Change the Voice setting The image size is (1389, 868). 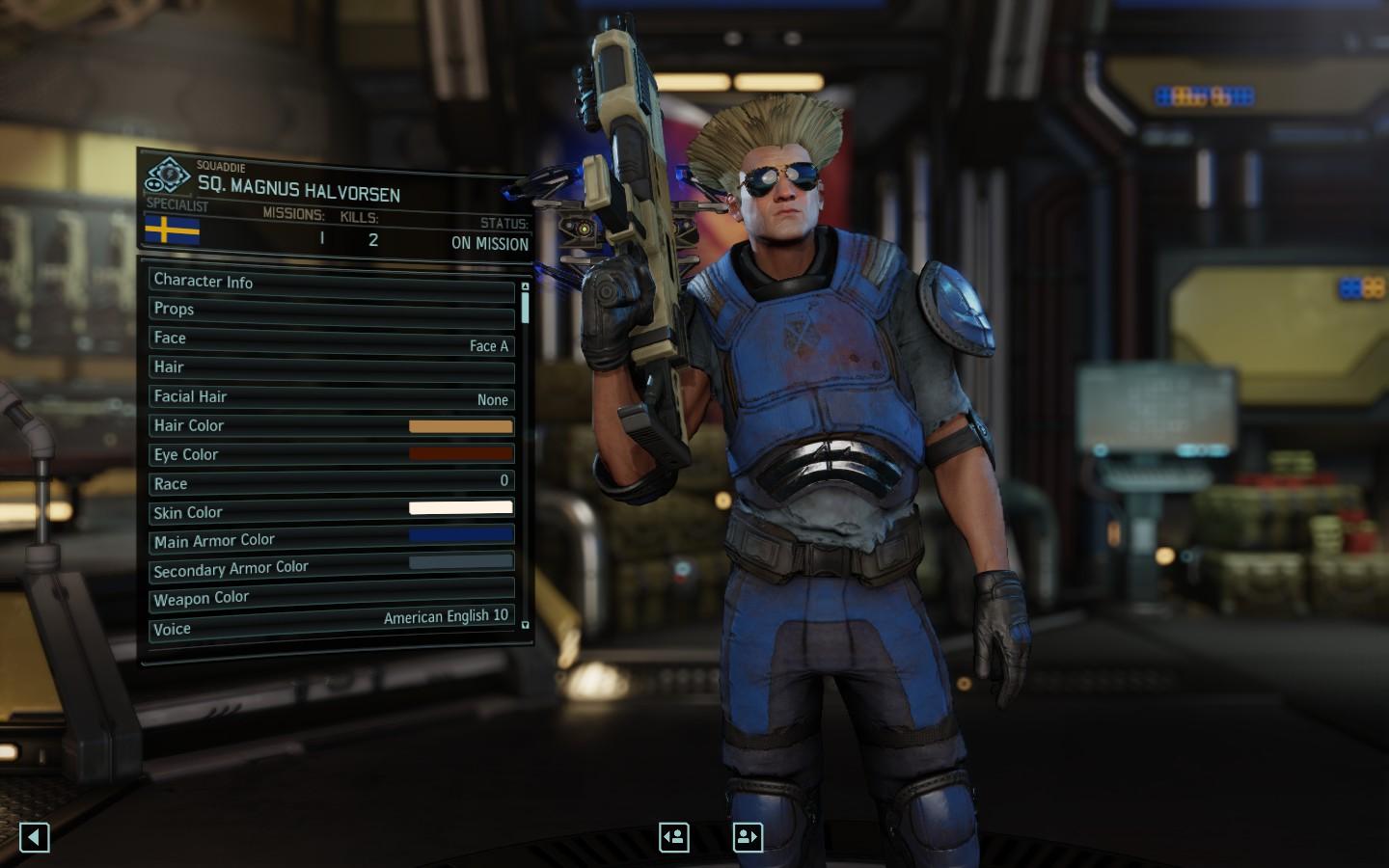(x=331, y=623)
